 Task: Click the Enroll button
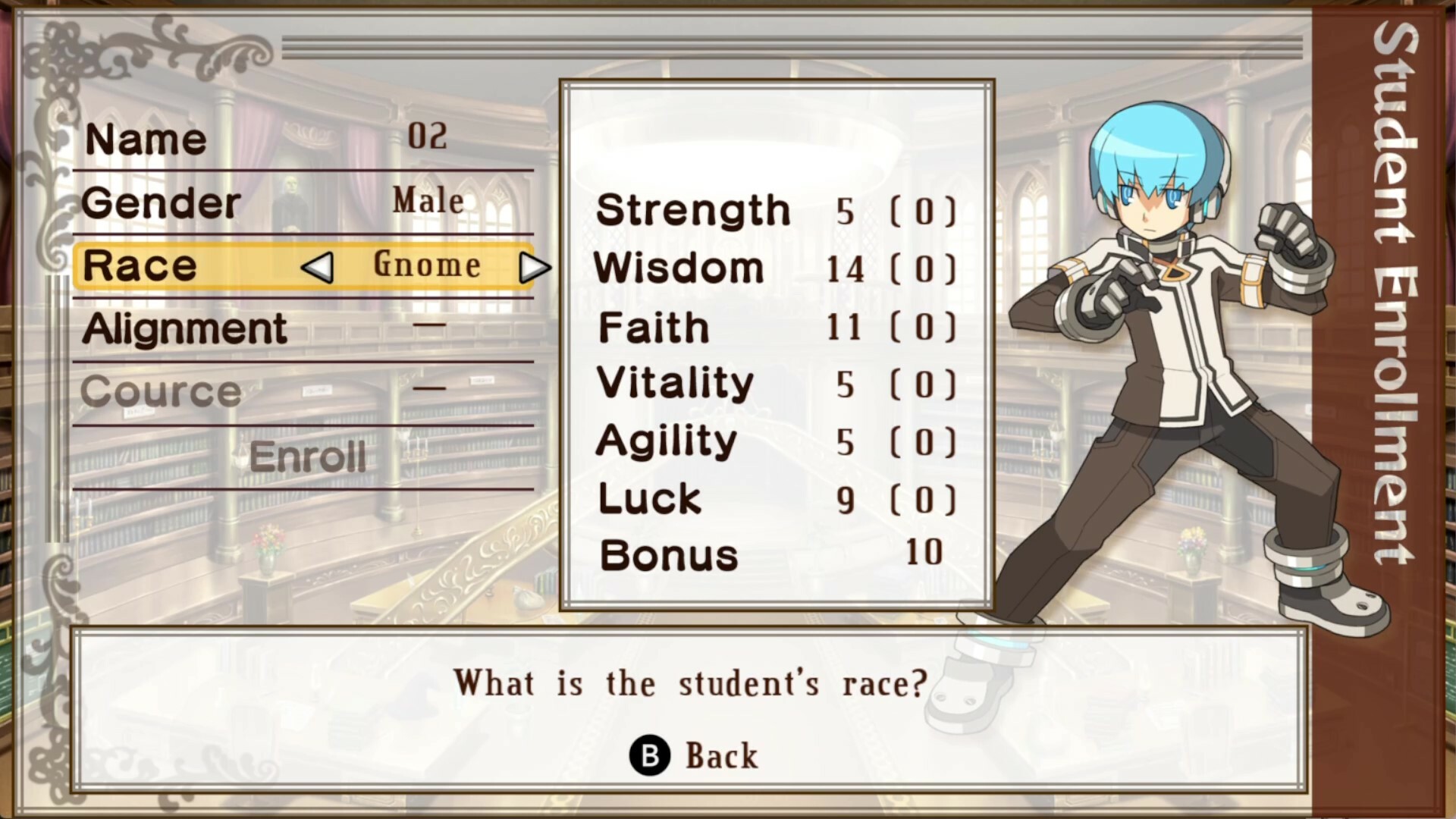[308, 456]
